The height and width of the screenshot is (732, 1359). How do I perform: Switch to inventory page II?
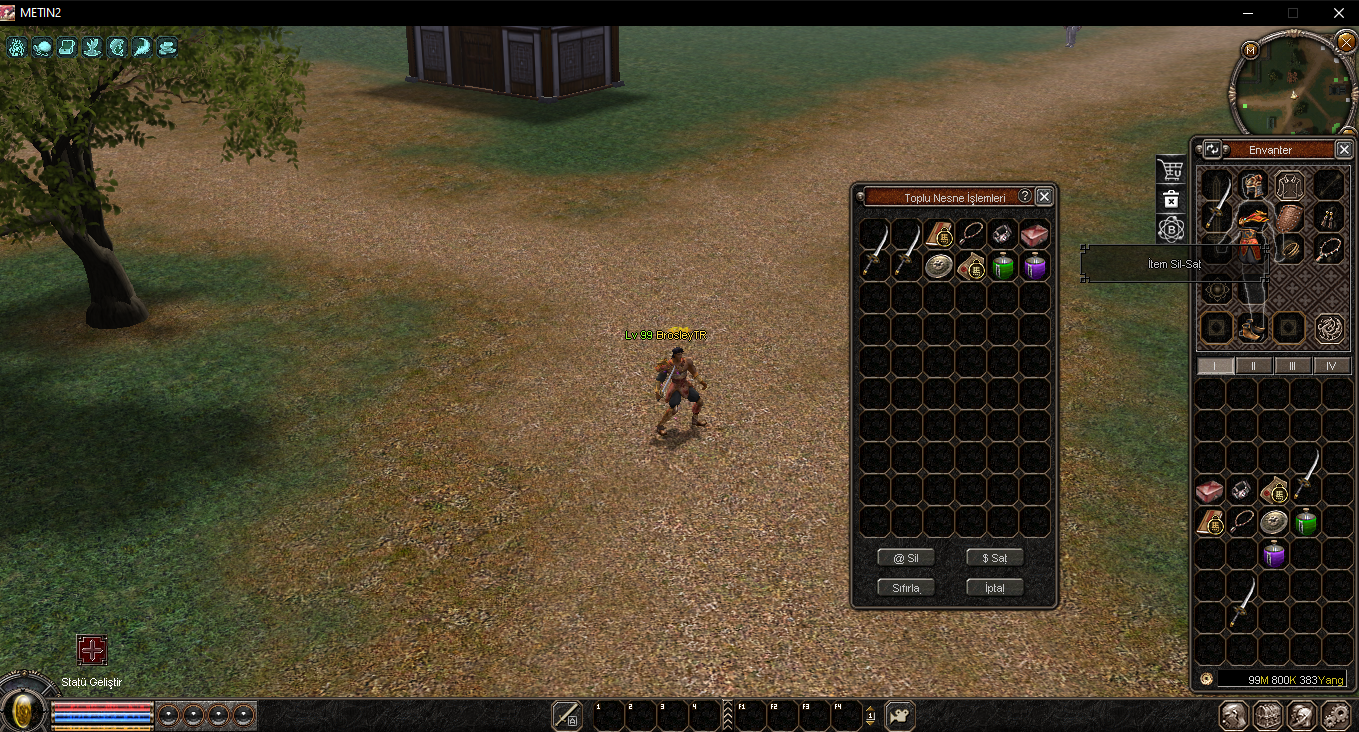(1254, 366)
